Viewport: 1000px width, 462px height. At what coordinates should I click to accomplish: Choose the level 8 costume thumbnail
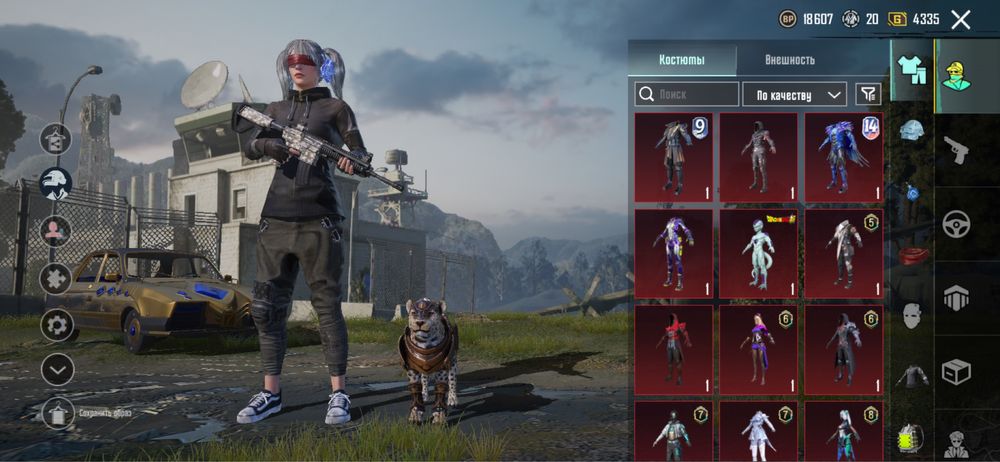tap(843, 430)
